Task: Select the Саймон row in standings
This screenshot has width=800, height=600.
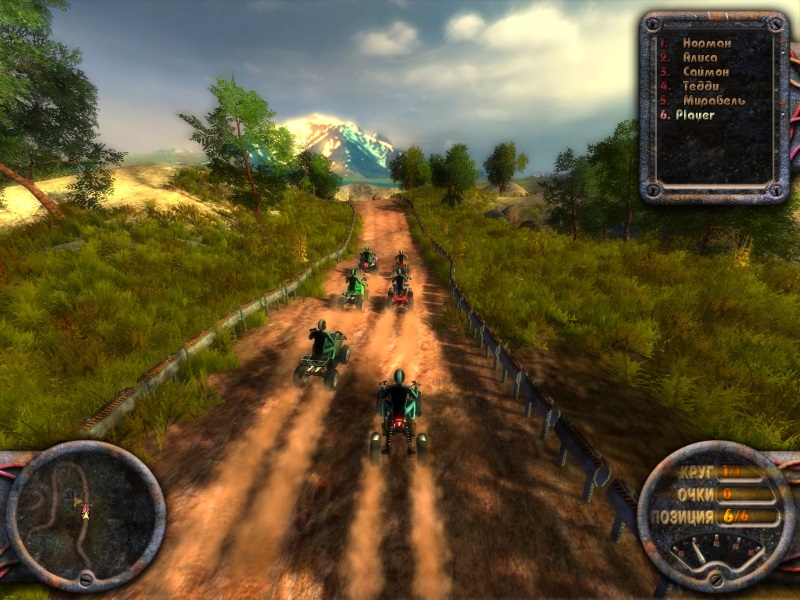Action: (x=705, y=72)
